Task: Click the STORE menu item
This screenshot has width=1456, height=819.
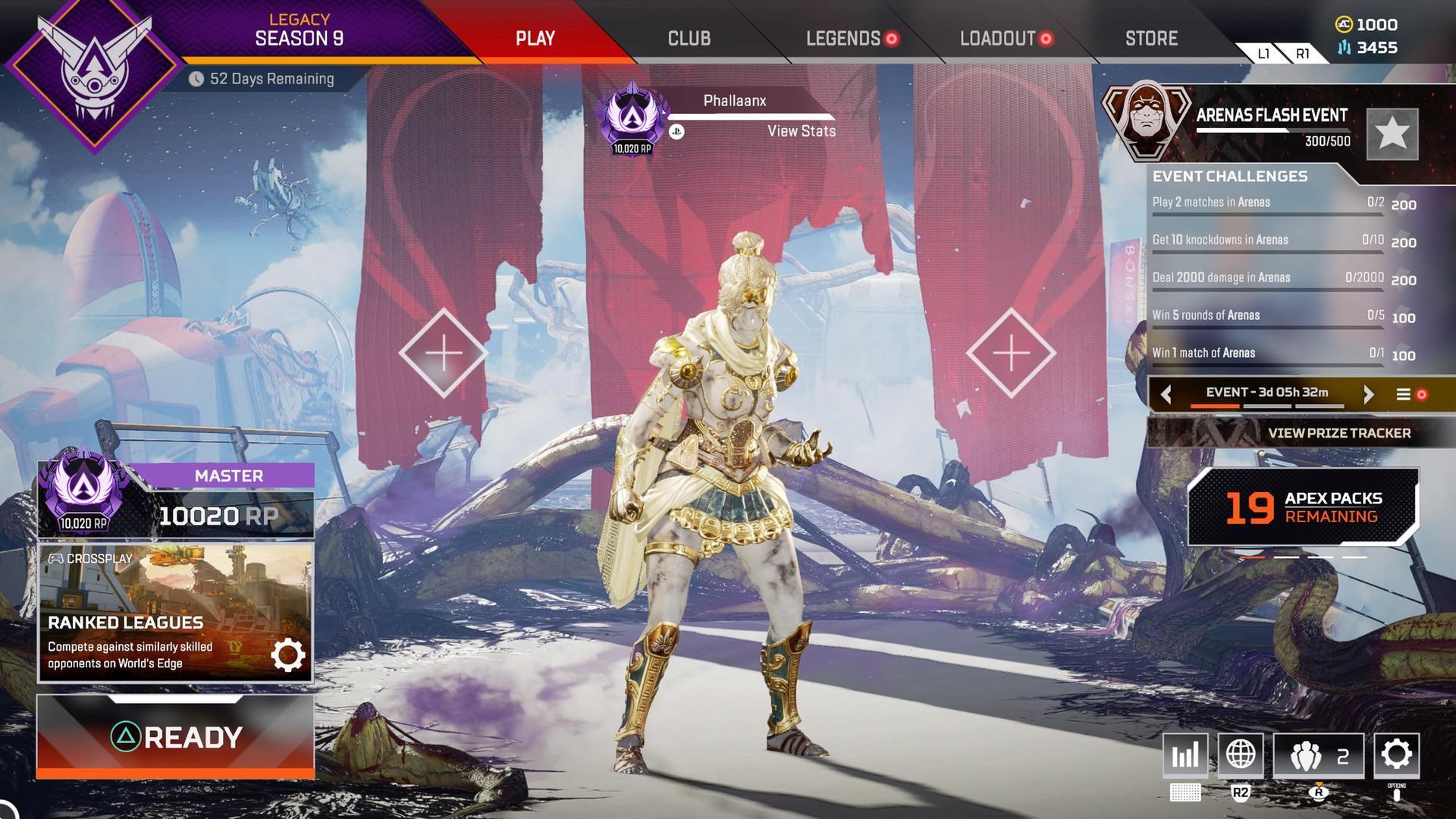Action: pyautogui.click(x=1150, y=38)
